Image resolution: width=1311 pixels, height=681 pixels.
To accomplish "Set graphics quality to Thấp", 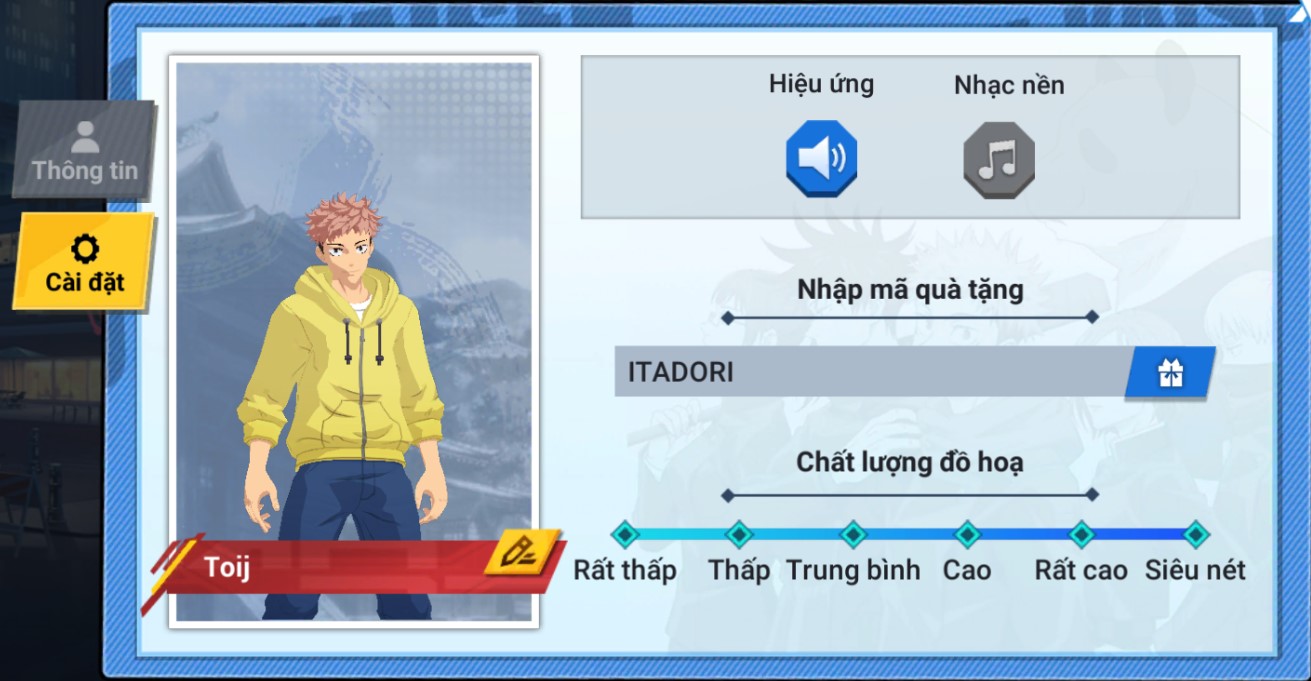I will click(x=739, y=534).
